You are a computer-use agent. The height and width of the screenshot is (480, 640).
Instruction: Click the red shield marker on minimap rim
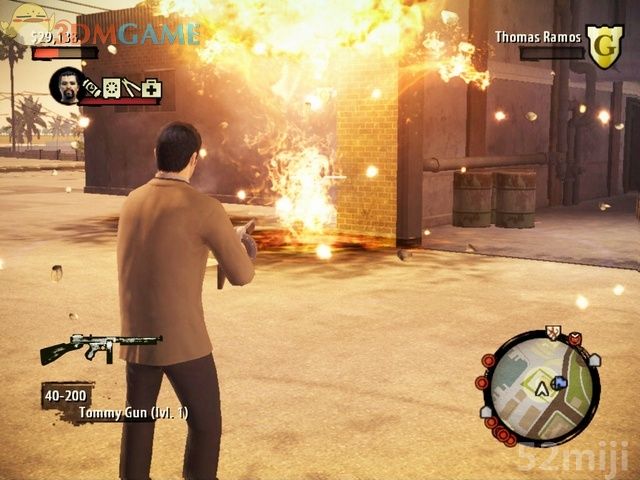pyautogui.click(x=575, y=340)
